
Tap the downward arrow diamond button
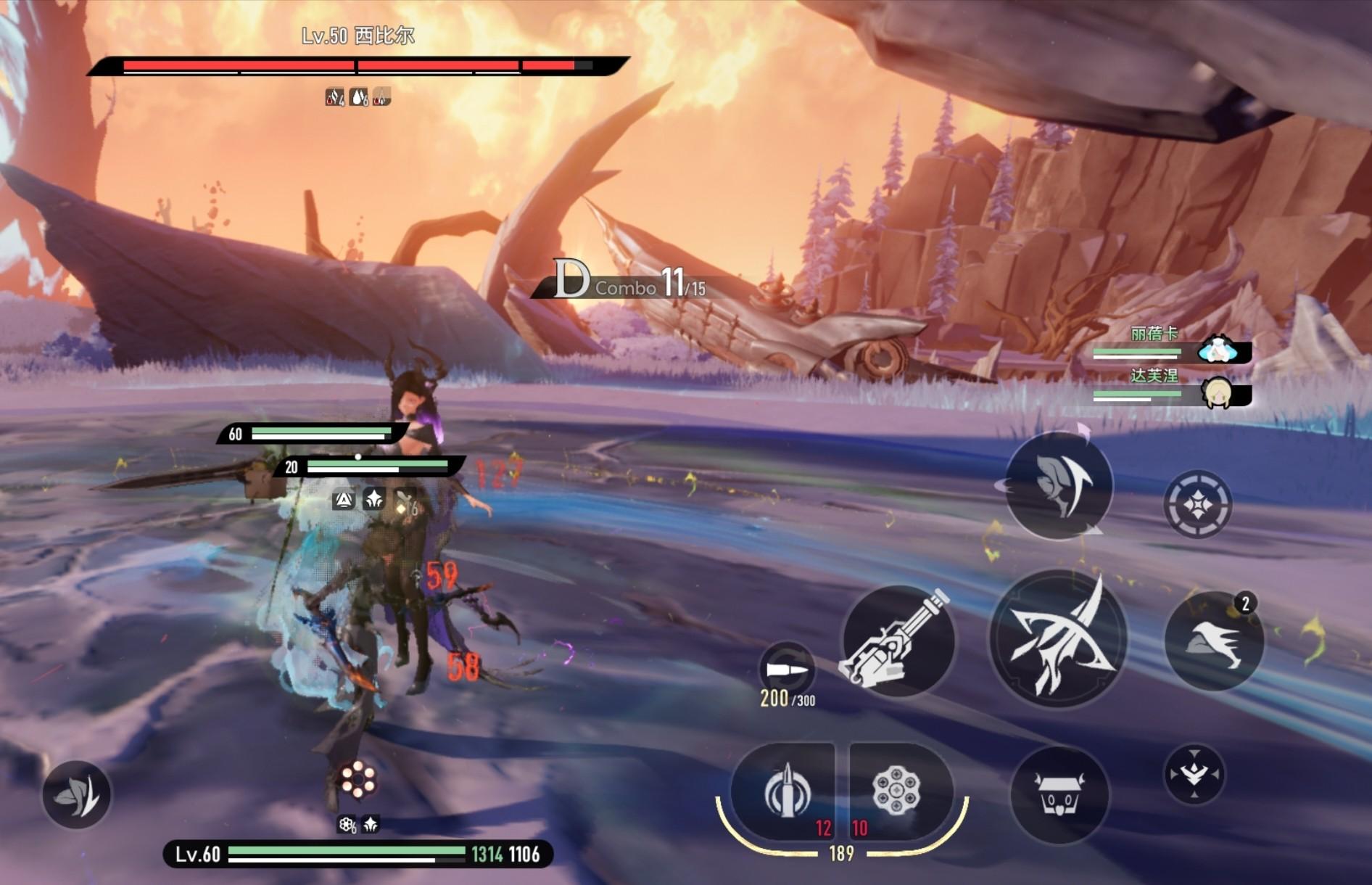tap(1194, 775)
